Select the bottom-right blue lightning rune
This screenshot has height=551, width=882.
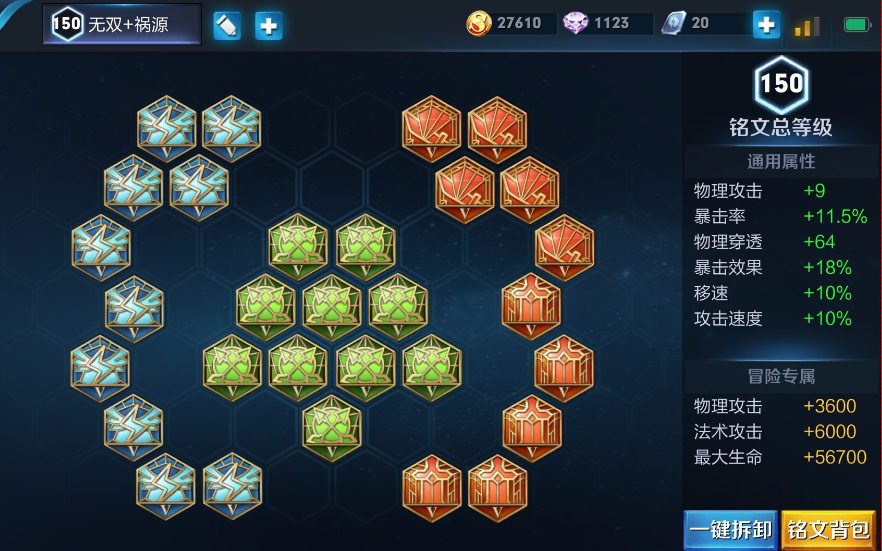pos(232,487)
